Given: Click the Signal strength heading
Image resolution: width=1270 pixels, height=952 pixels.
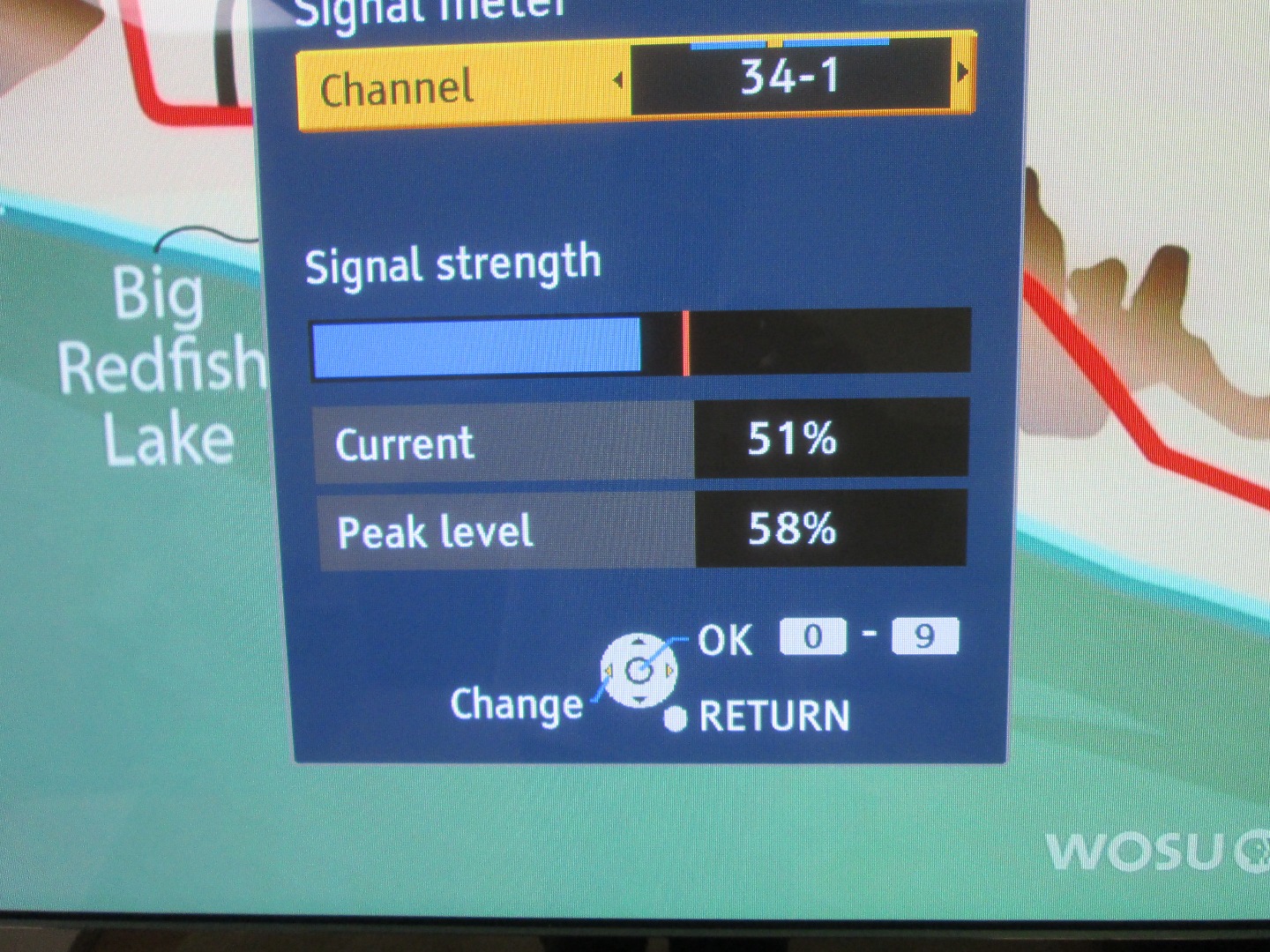Looking at the screenshot, I should tap(452, 261).
